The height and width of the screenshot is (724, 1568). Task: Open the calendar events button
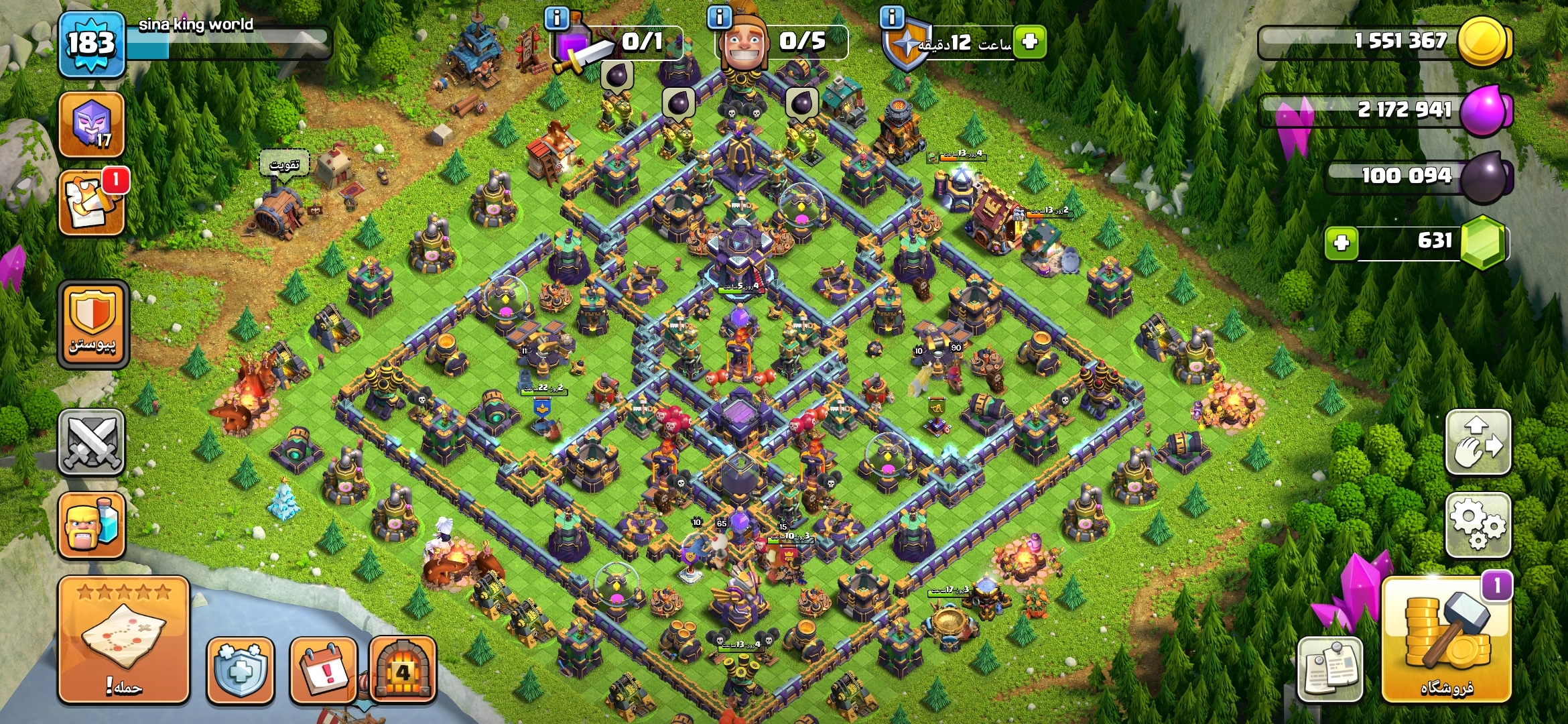(x=324, y=670)
